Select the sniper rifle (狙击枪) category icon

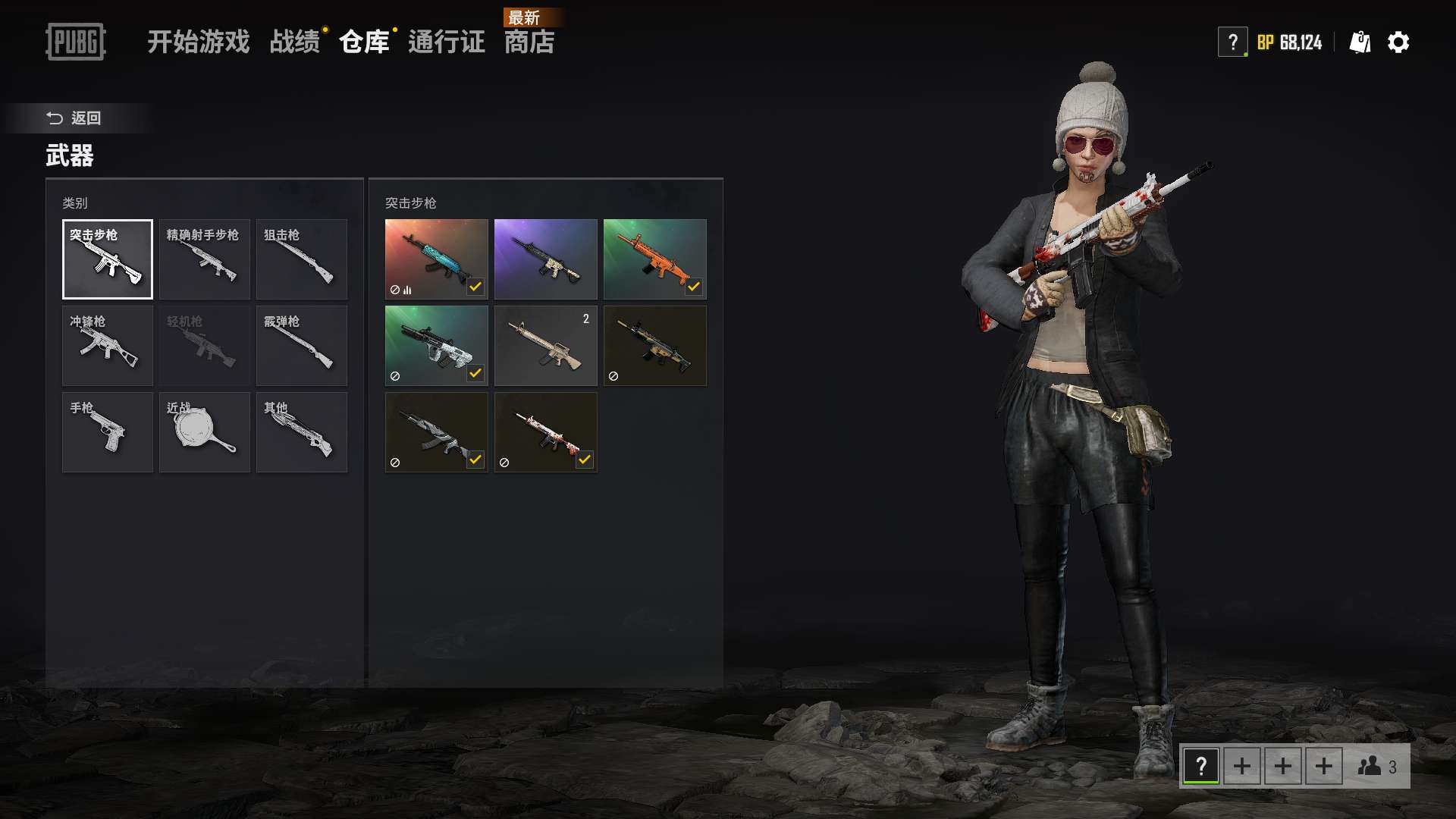(301, 259)
